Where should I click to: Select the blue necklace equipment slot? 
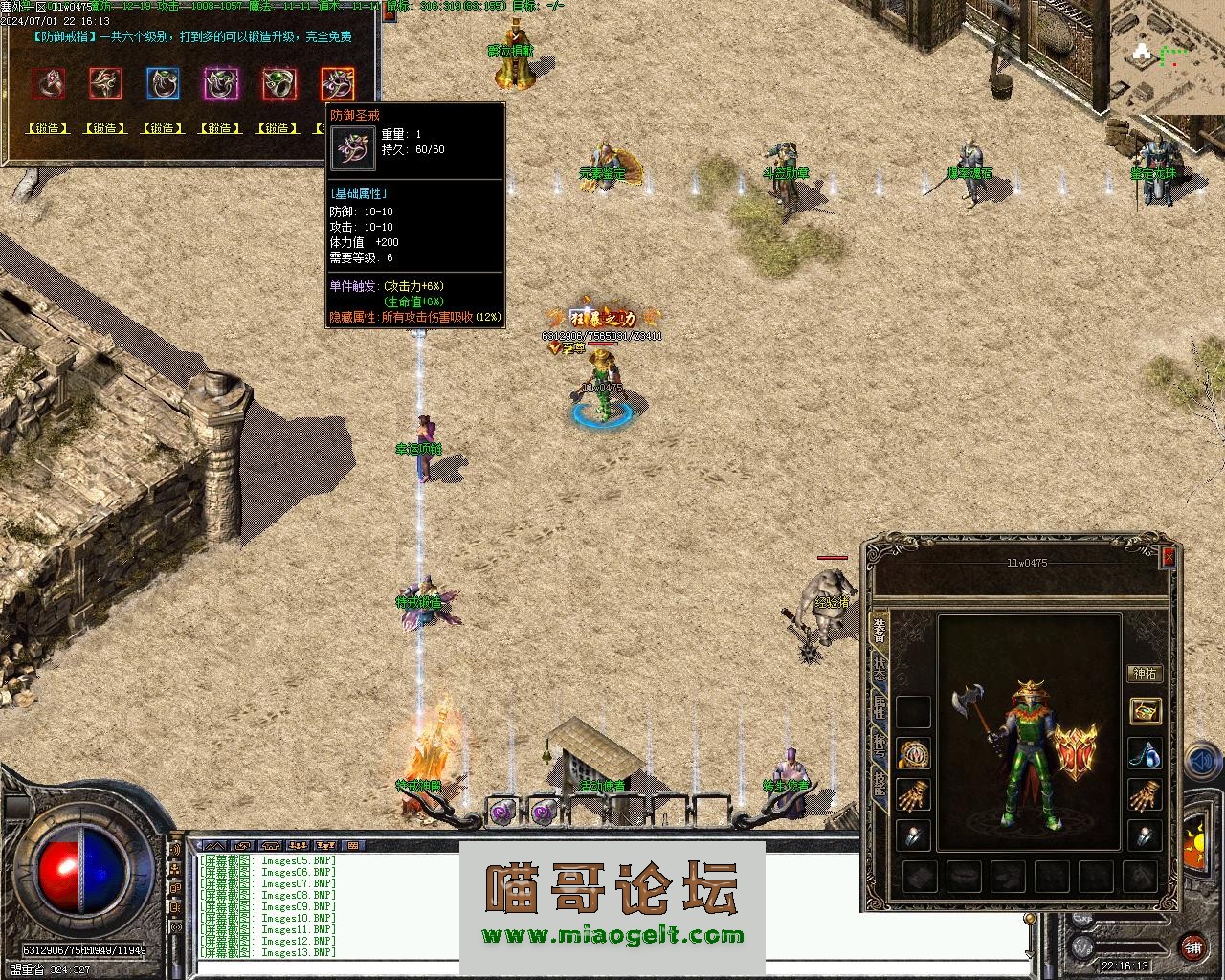click(x=1145, y=753)
